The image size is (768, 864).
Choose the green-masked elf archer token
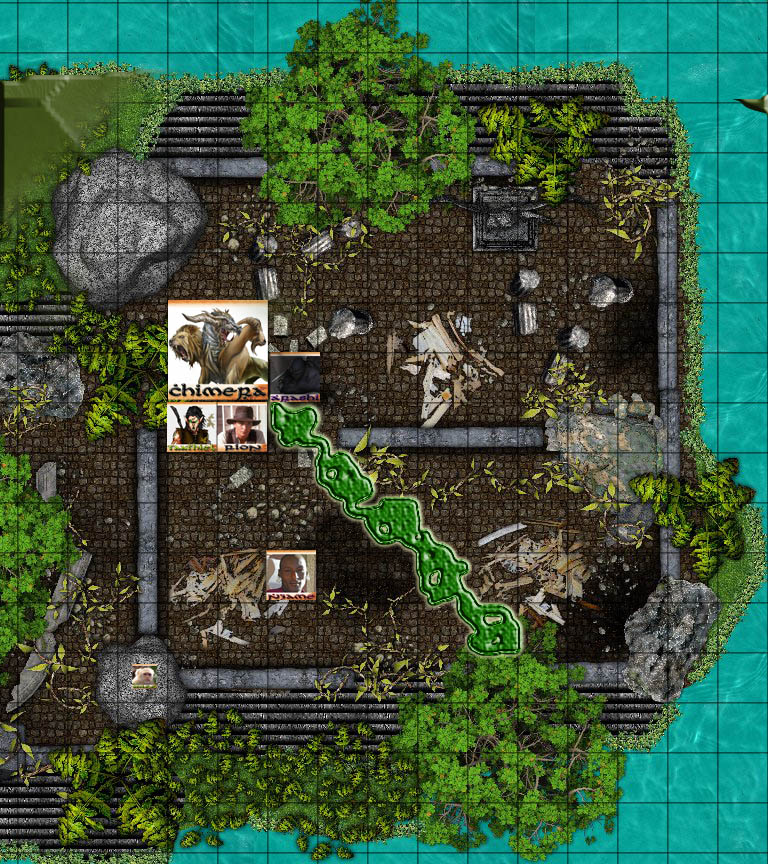[x=192, y=427]
